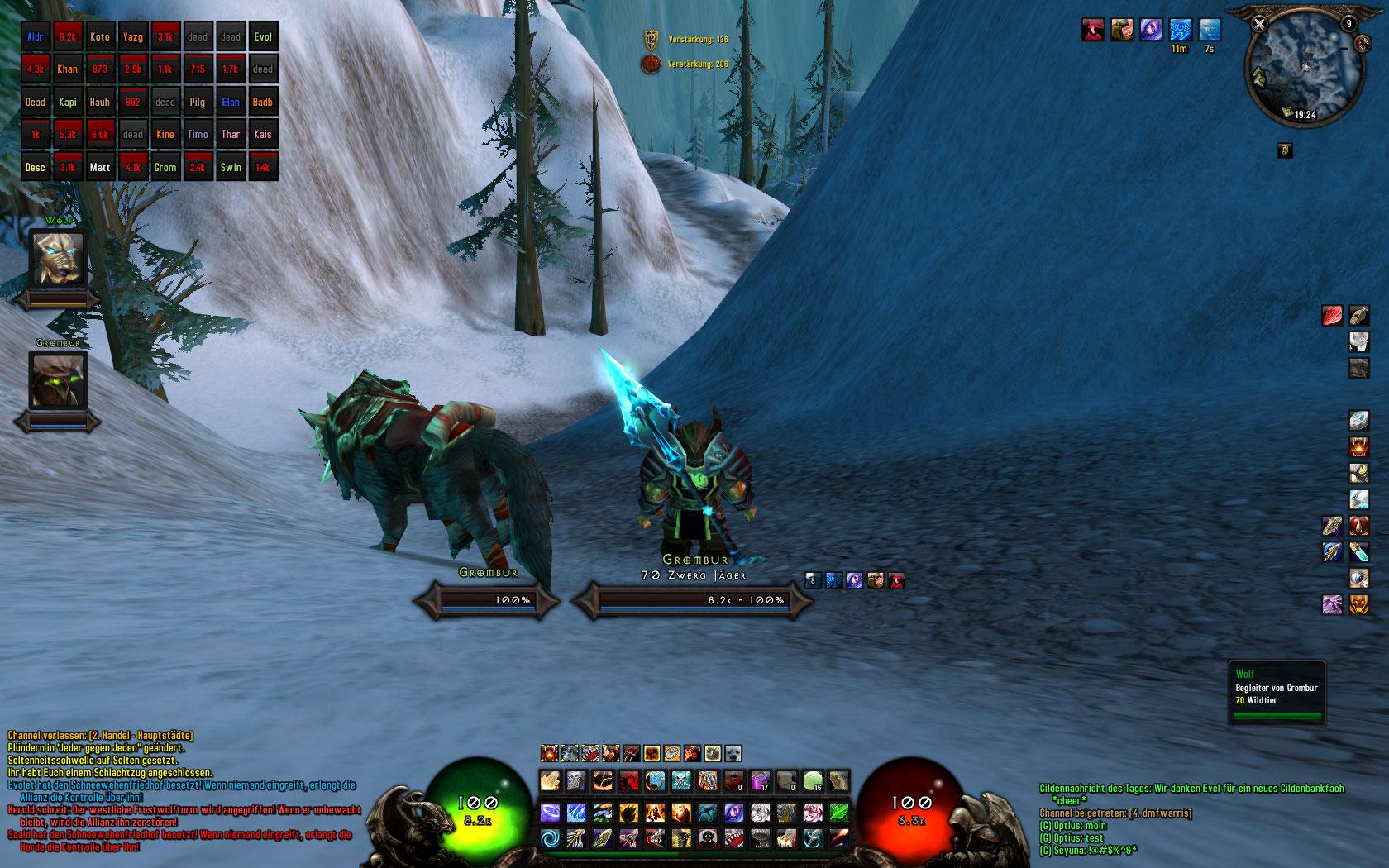
Task: Target raid member Evol in the raid frames
Action: [x=263, y=37]
